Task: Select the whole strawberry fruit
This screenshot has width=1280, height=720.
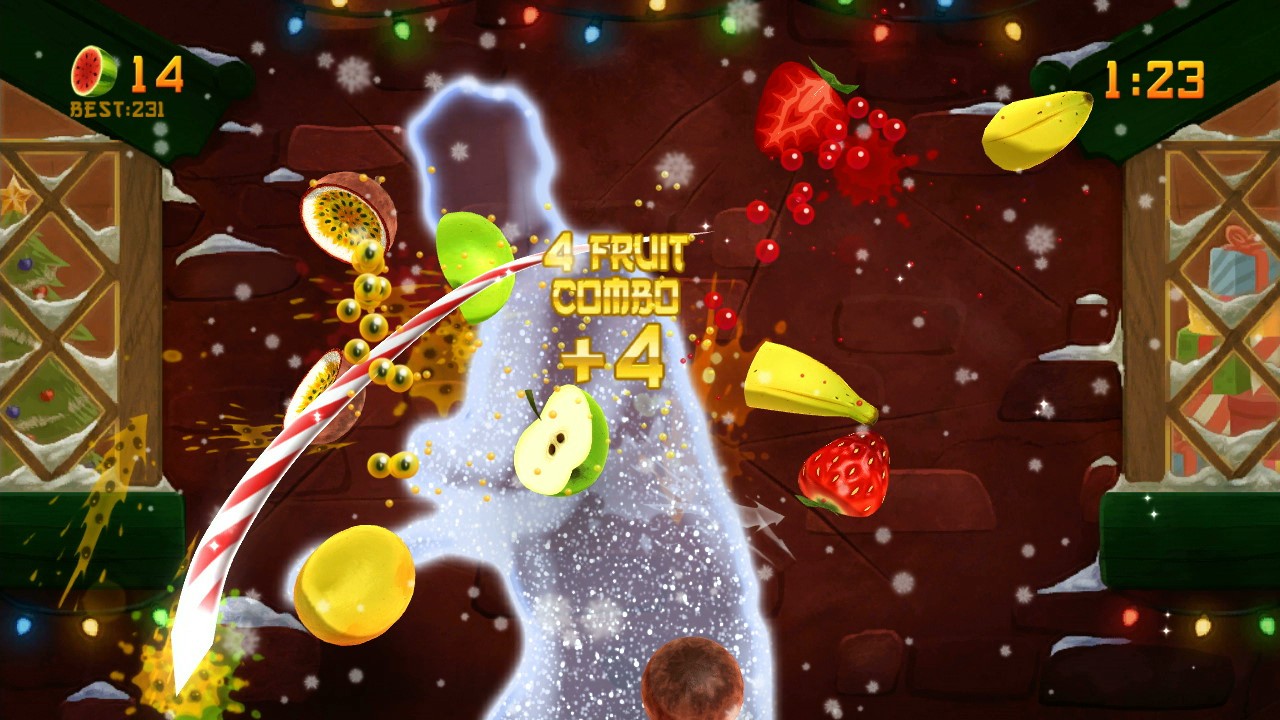Action: [x=845, y=470]
